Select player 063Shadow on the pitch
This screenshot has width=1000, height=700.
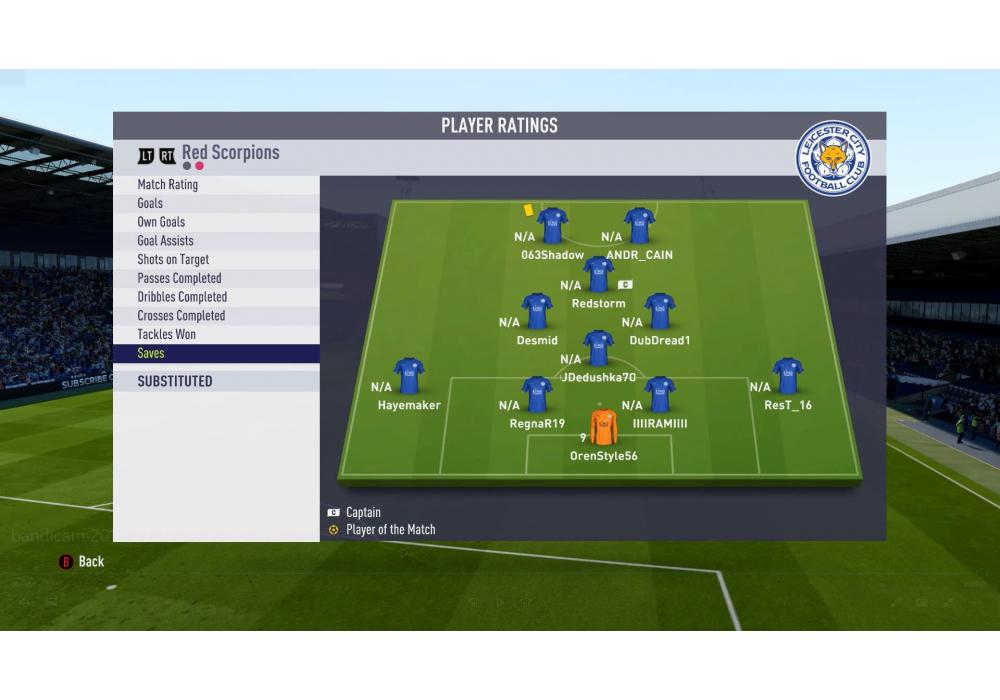point(552,226)
